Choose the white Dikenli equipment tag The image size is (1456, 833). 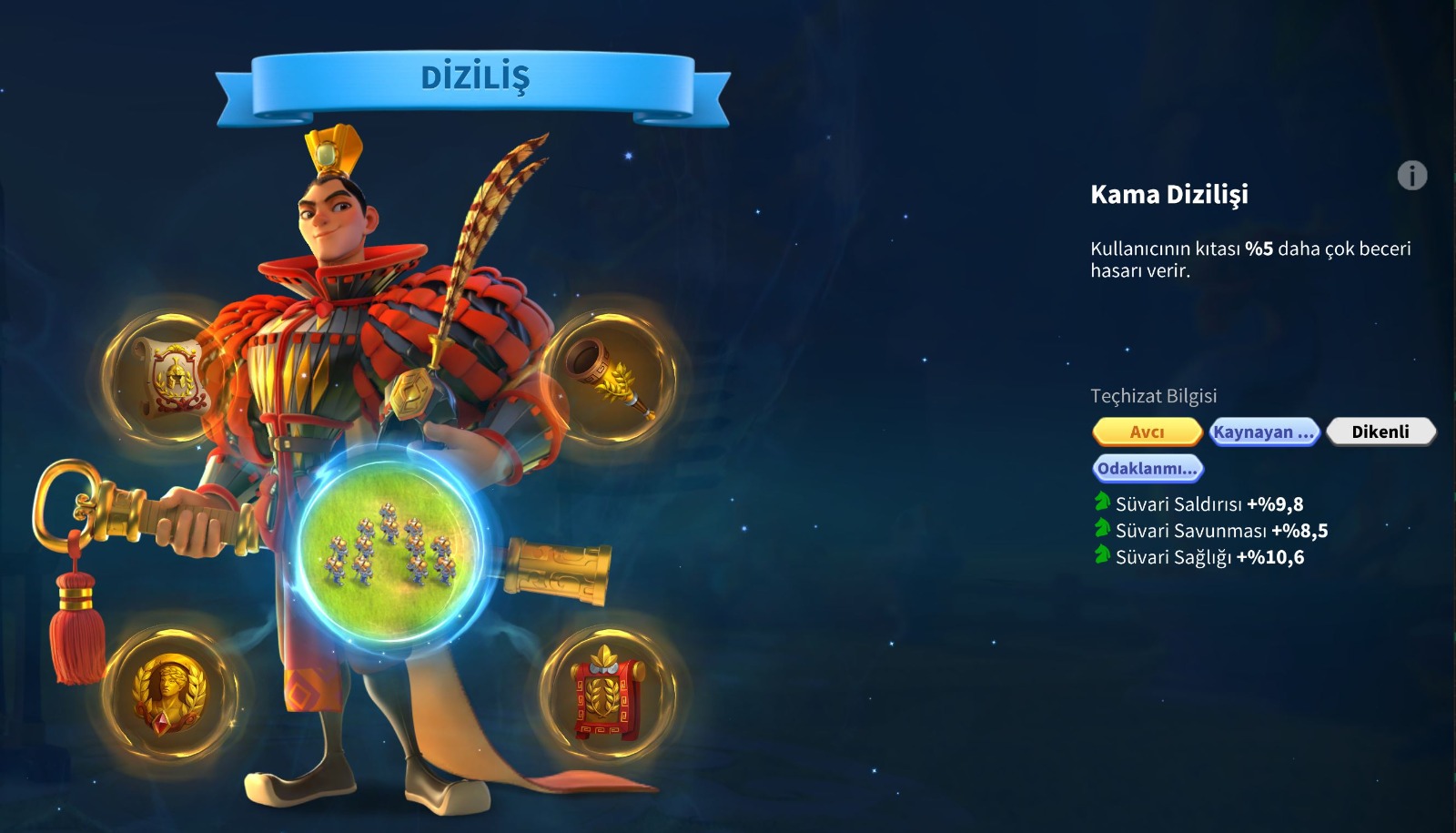pos(1380,432)
